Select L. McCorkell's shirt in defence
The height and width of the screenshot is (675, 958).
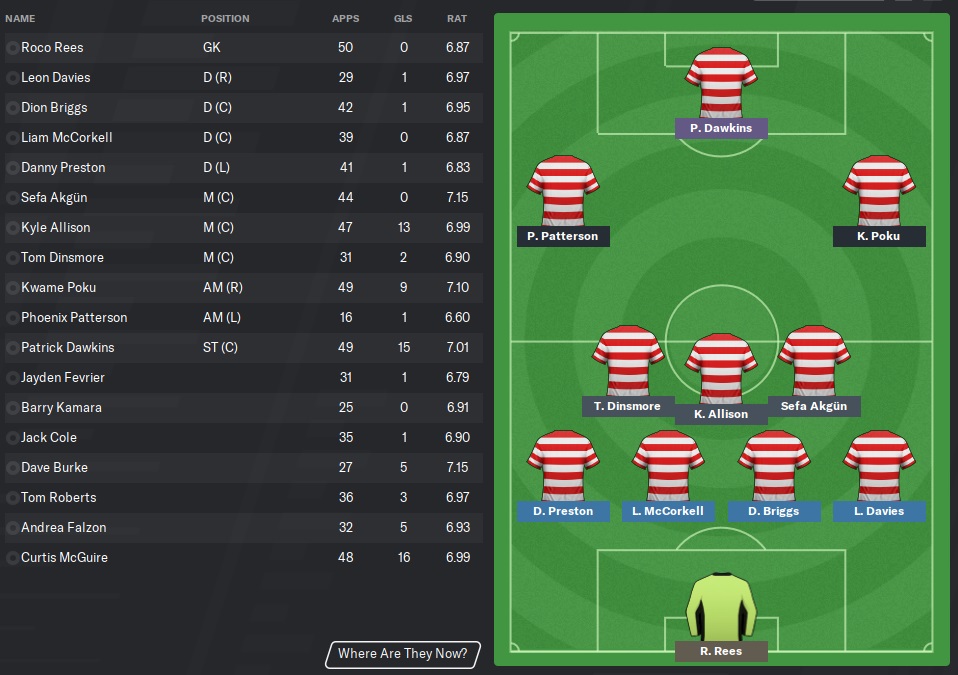click(x=668, y=465)
